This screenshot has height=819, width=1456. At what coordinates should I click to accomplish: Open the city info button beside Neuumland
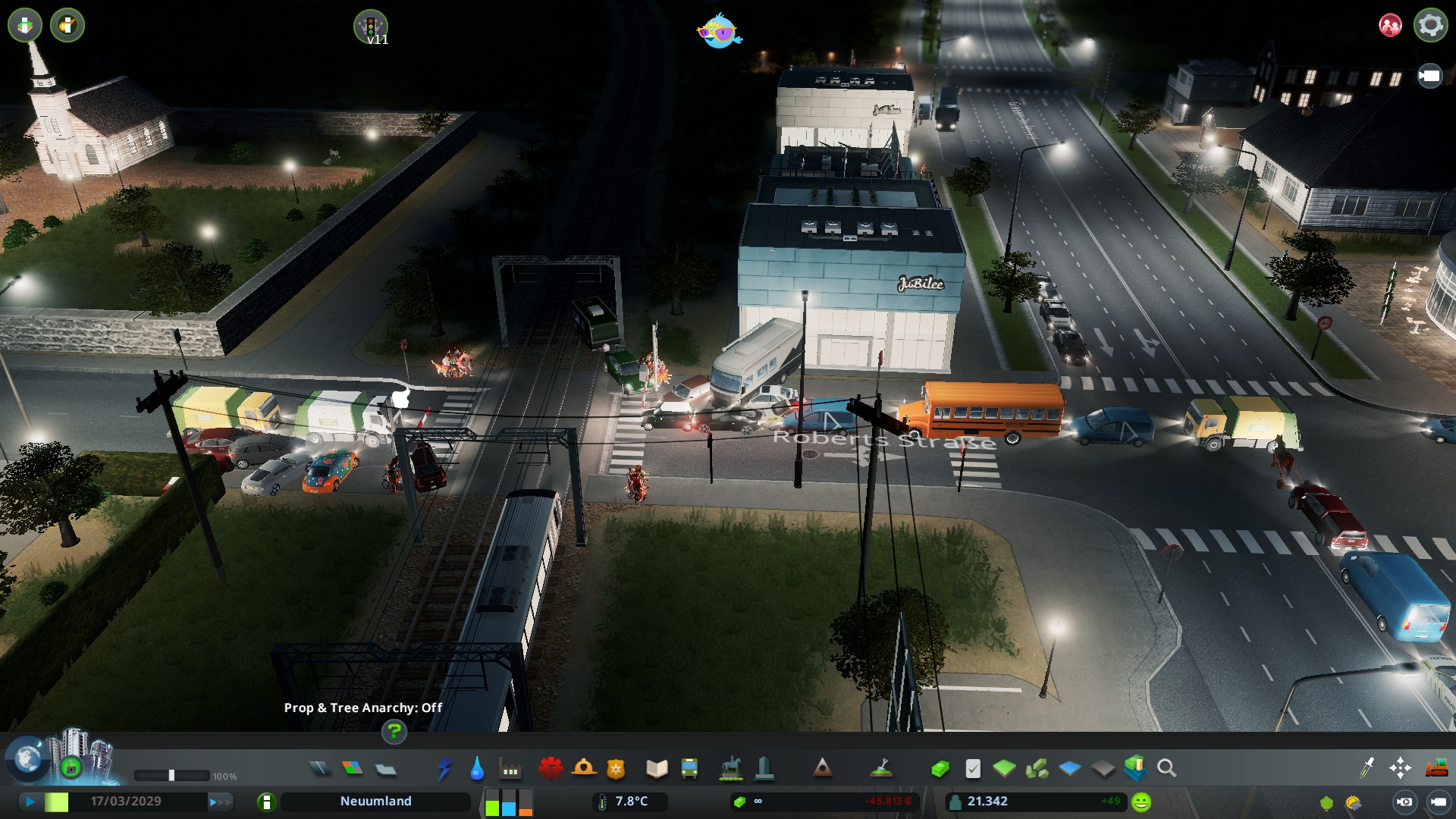[x=266, y=802]
